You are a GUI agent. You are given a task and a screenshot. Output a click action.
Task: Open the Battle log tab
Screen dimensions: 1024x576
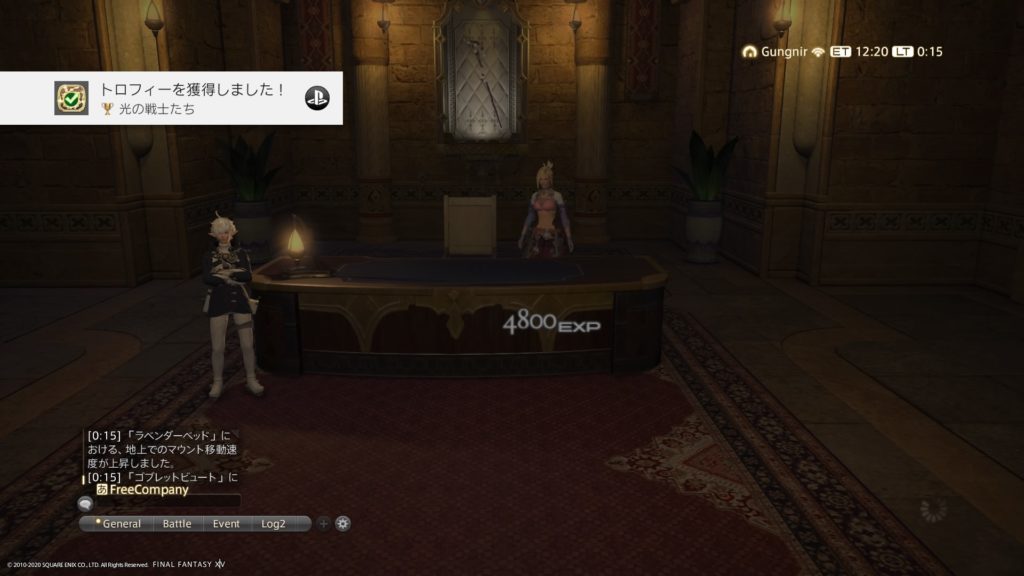pyautogui.click(x=177, y=523)
